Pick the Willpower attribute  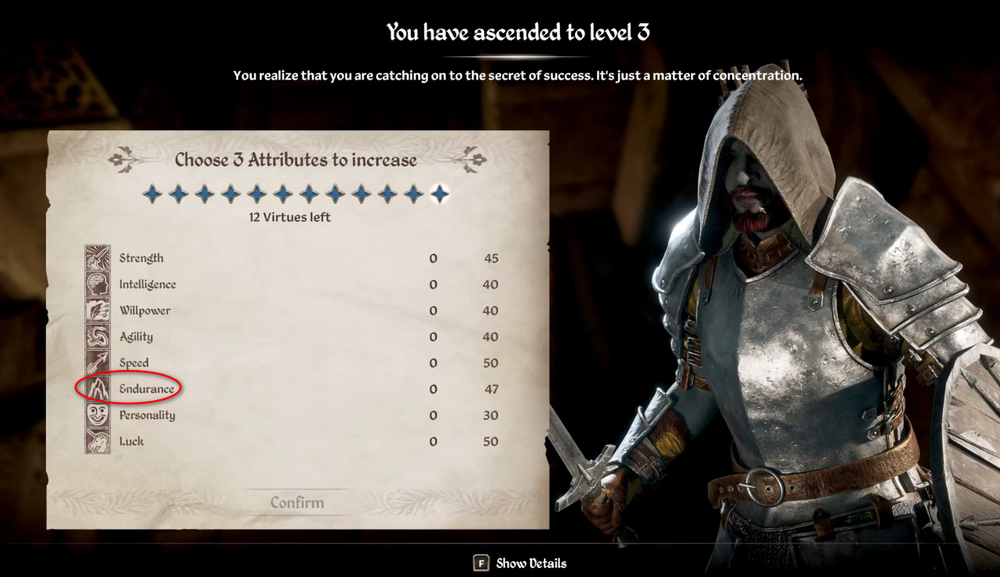pos(144,311)
